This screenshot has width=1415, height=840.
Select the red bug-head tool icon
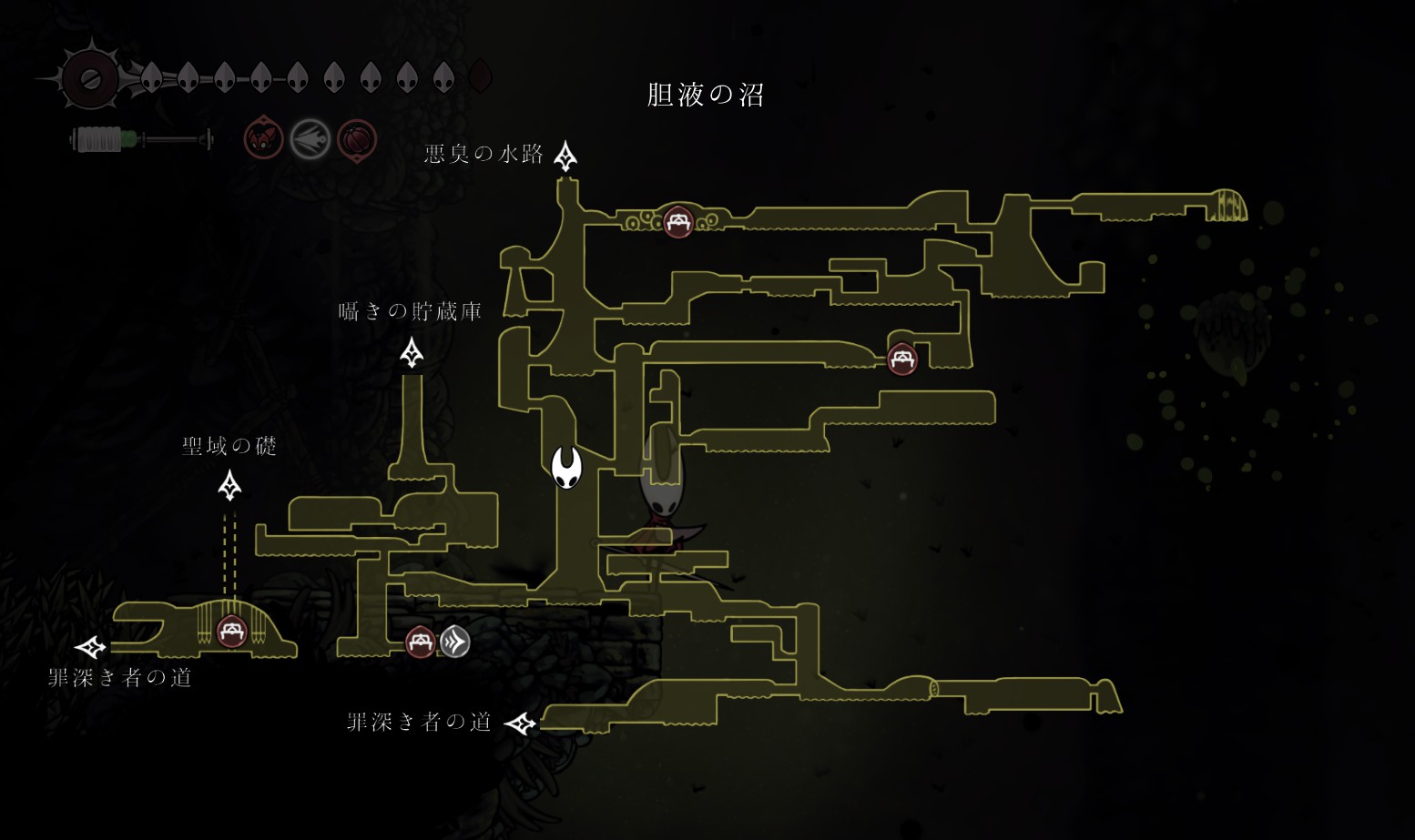pyautogui.click(x=264, y=140)
